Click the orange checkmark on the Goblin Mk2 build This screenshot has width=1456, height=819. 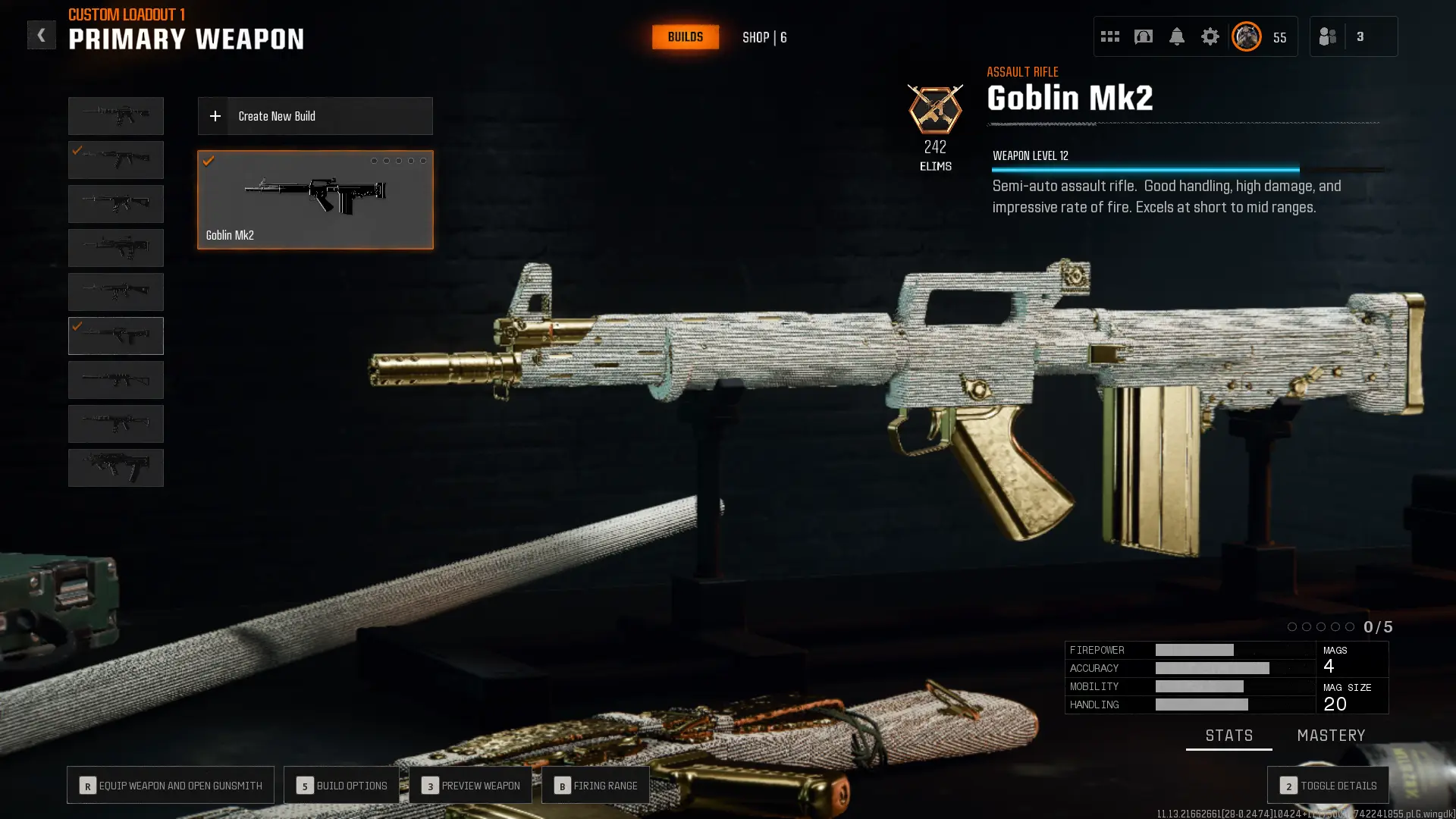[x=210, y=161]
